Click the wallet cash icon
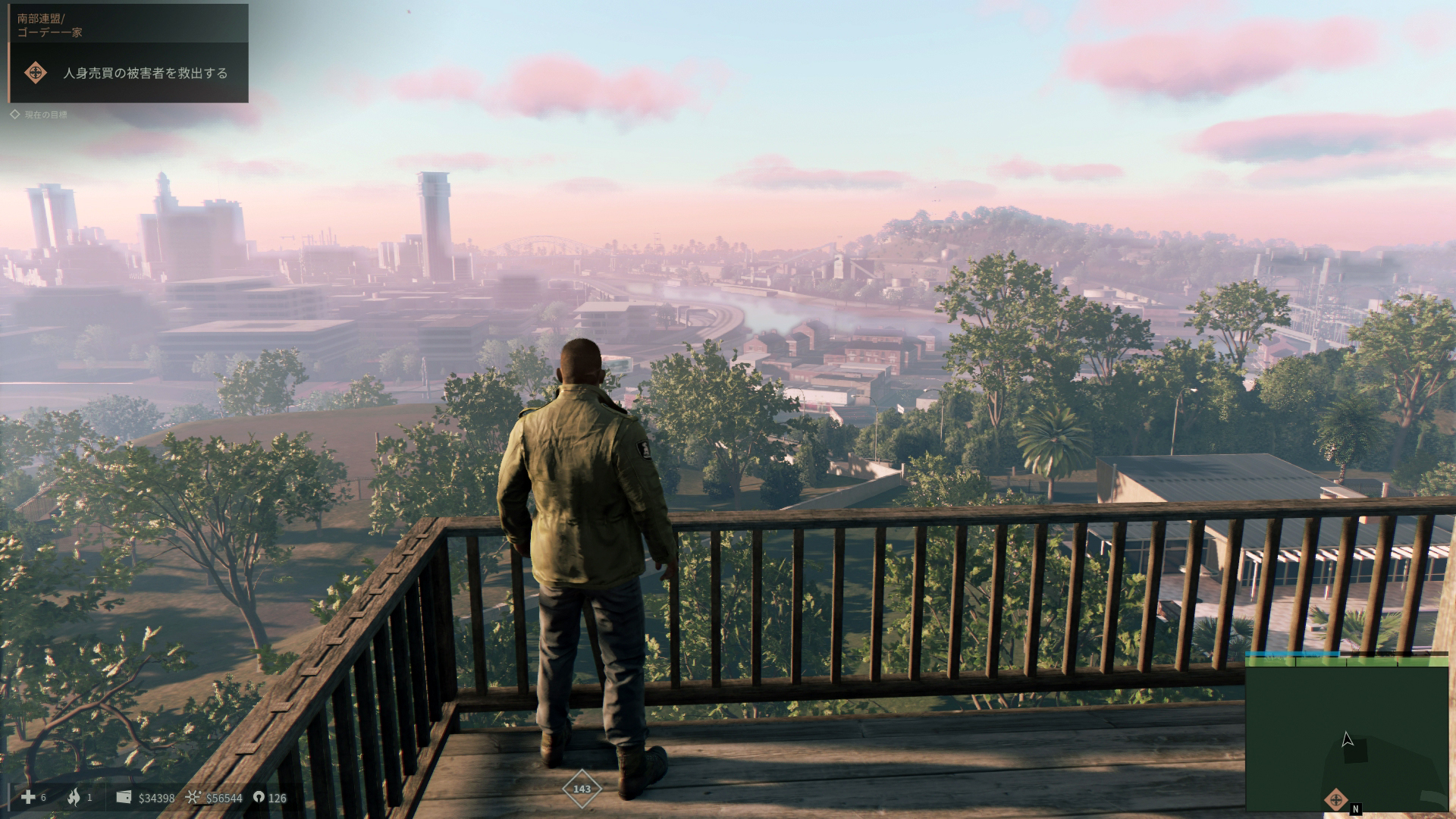Screen dimensions: 1456x819 [124, 798]
